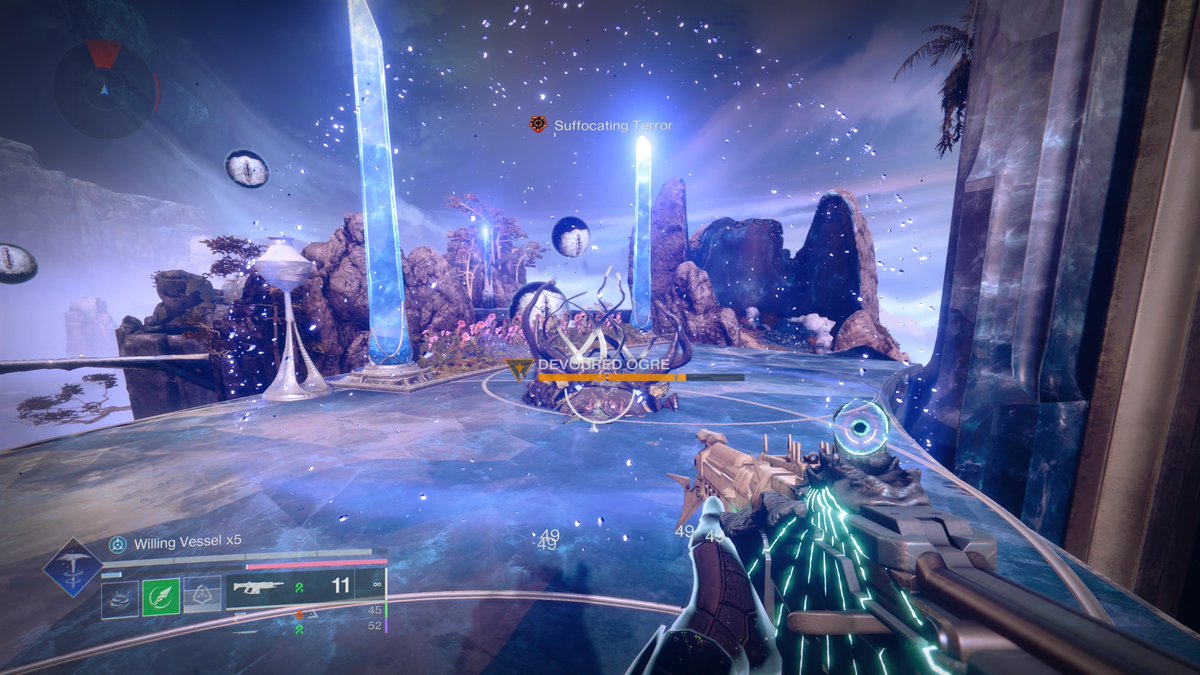Click the Willing Vessel x5 buff icon

point(118,542)
